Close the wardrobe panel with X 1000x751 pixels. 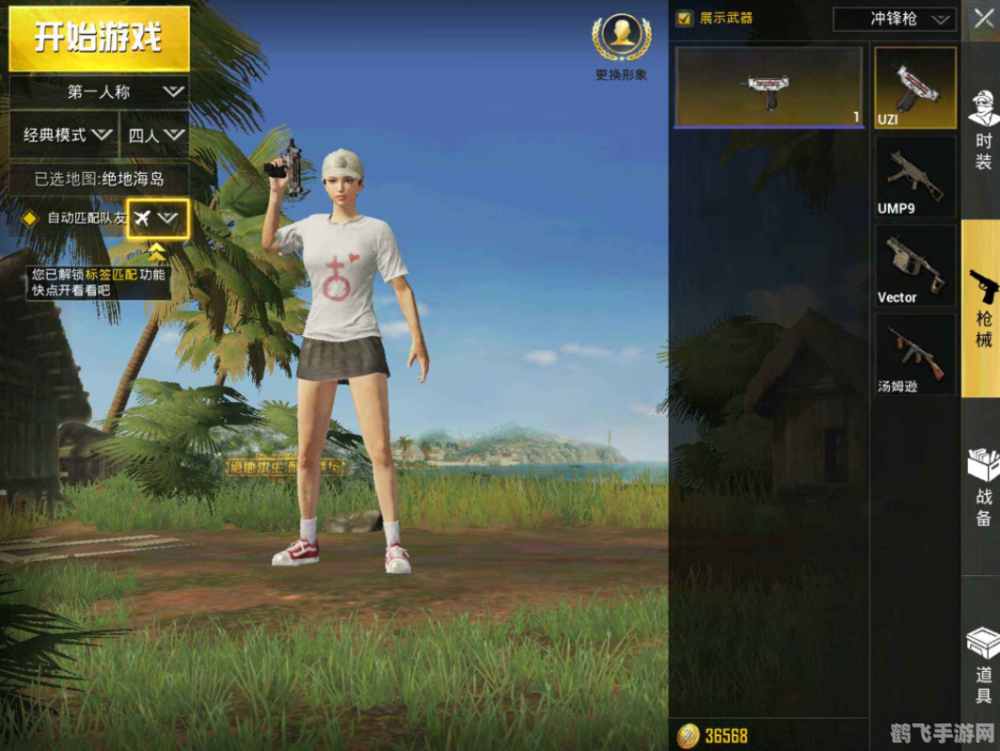click(x=979, y=18)
